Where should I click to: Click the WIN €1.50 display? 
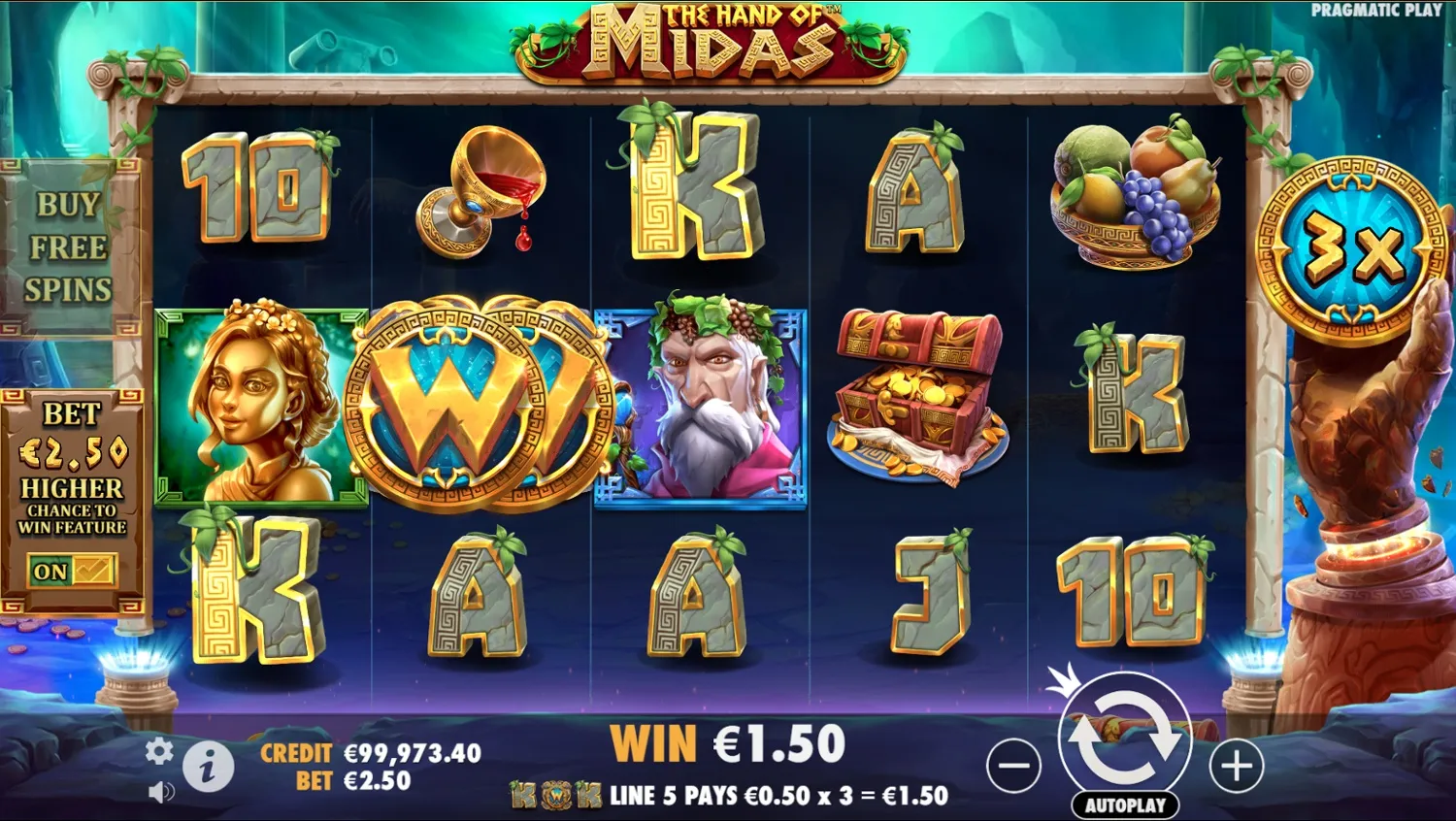point(730,743)
